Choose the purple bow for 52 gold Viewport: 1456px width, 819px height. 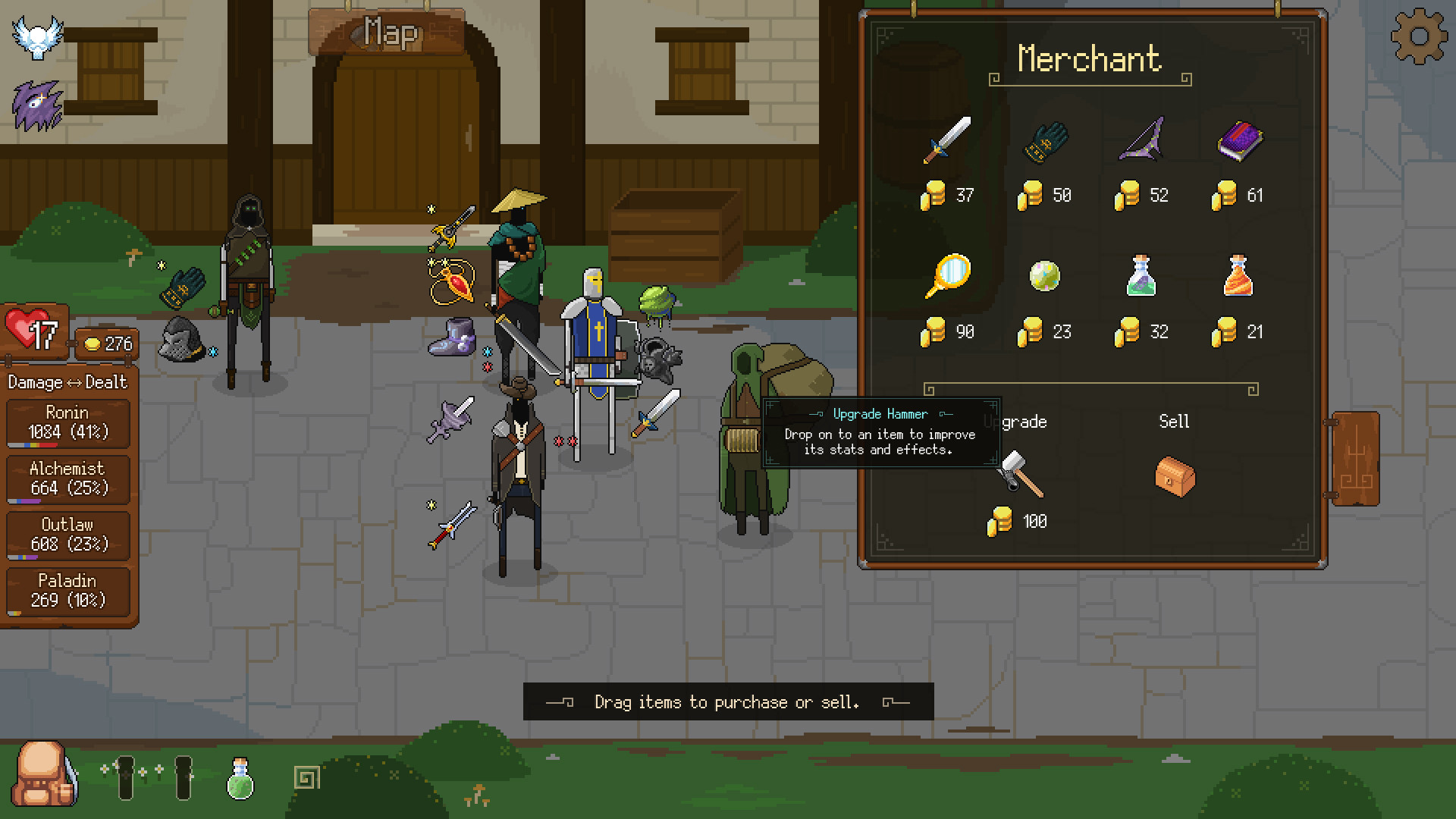pyautogui.click(x=1141, y=140)
